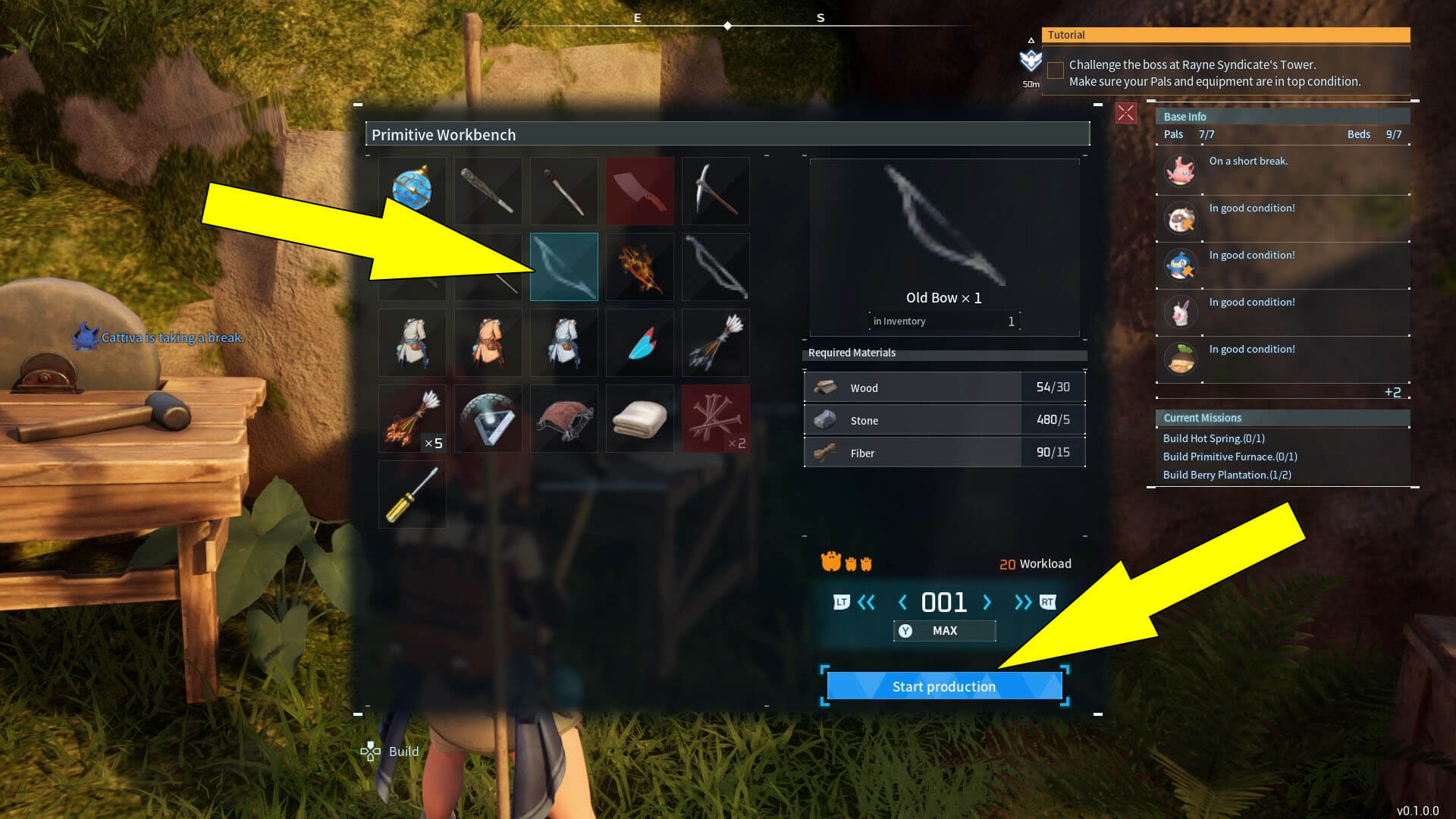Select the Meat Cleaver recipe
The width and height of the screenshot is (1456, 819).
point(639,190)
